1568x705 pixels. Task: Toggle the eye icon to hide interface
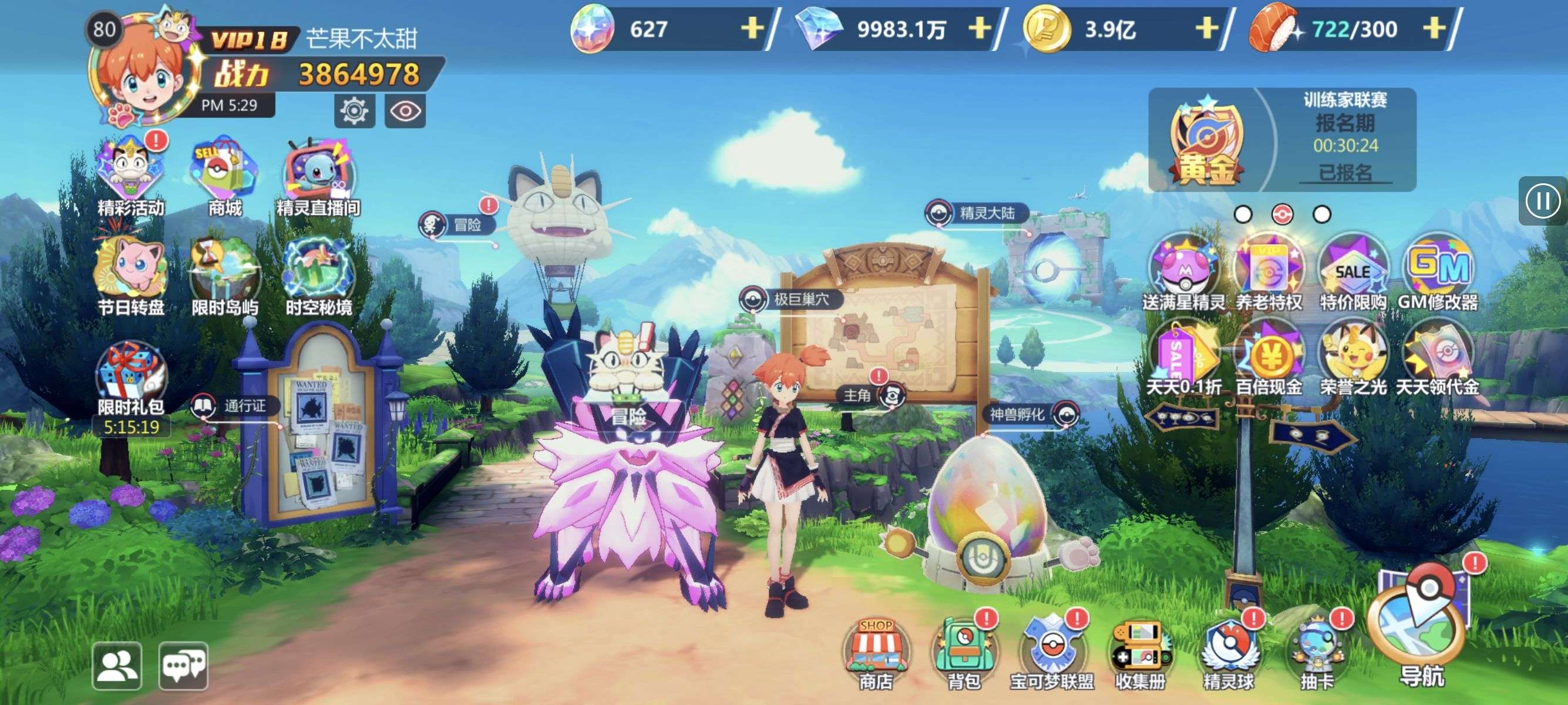point(405,111)
